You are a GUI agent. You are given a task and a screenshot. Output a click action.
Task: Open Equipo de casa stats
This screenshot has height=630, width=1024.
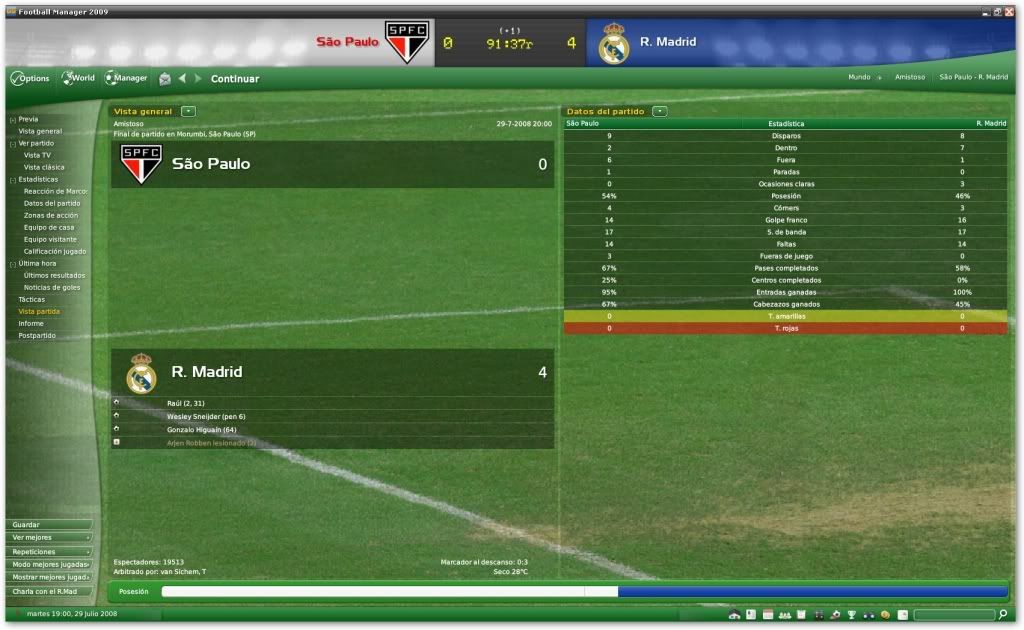[49, 227]
